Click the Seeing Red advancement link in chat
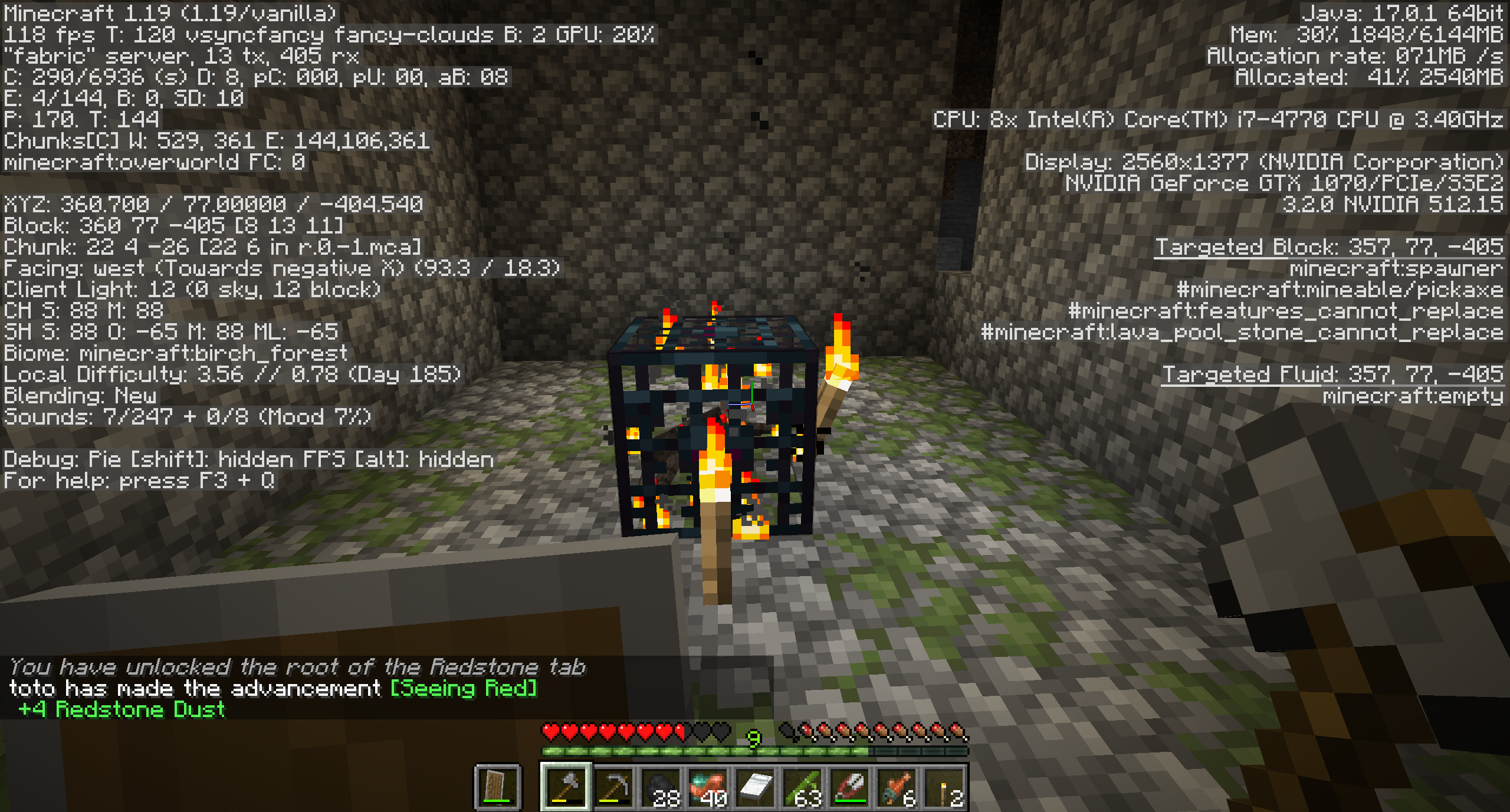 (464, 688)
